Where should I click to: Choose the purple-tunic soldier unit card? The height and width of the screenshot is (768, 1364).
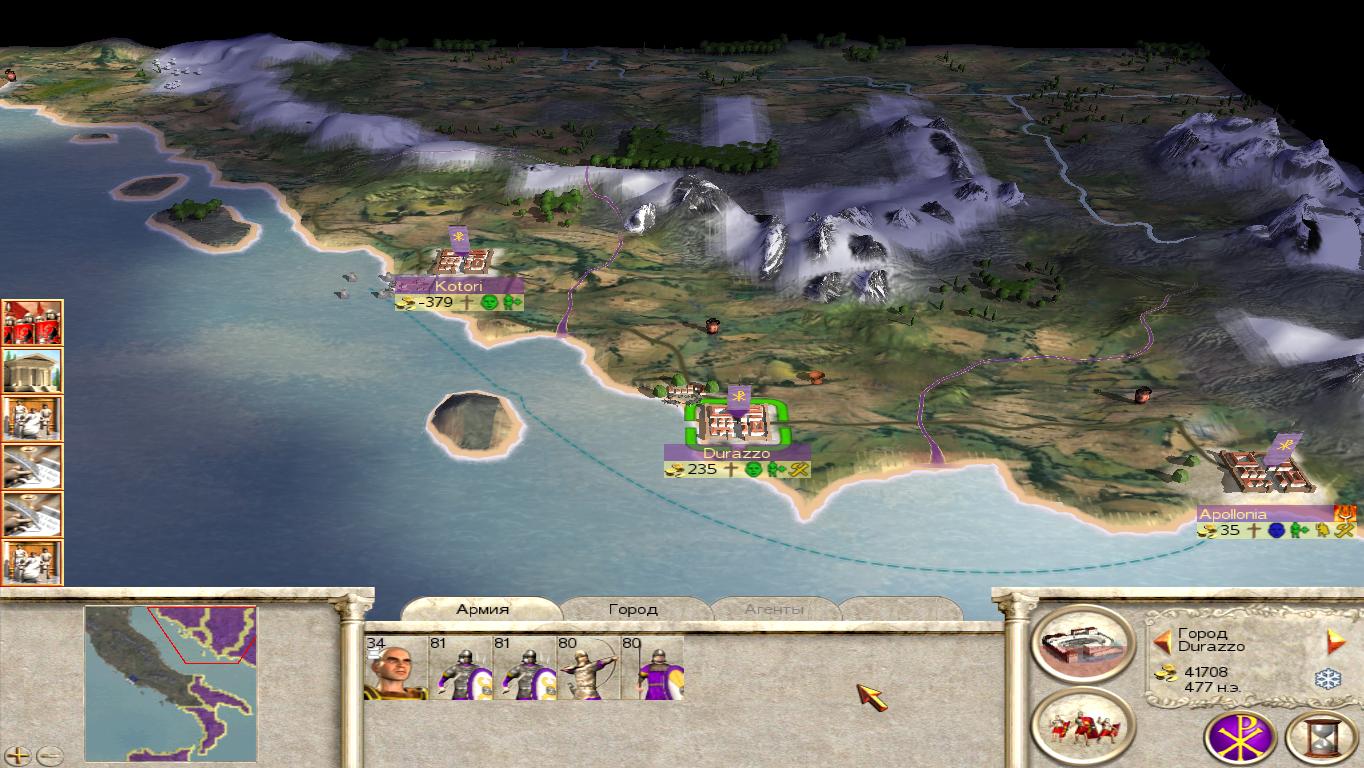(653, 667)
